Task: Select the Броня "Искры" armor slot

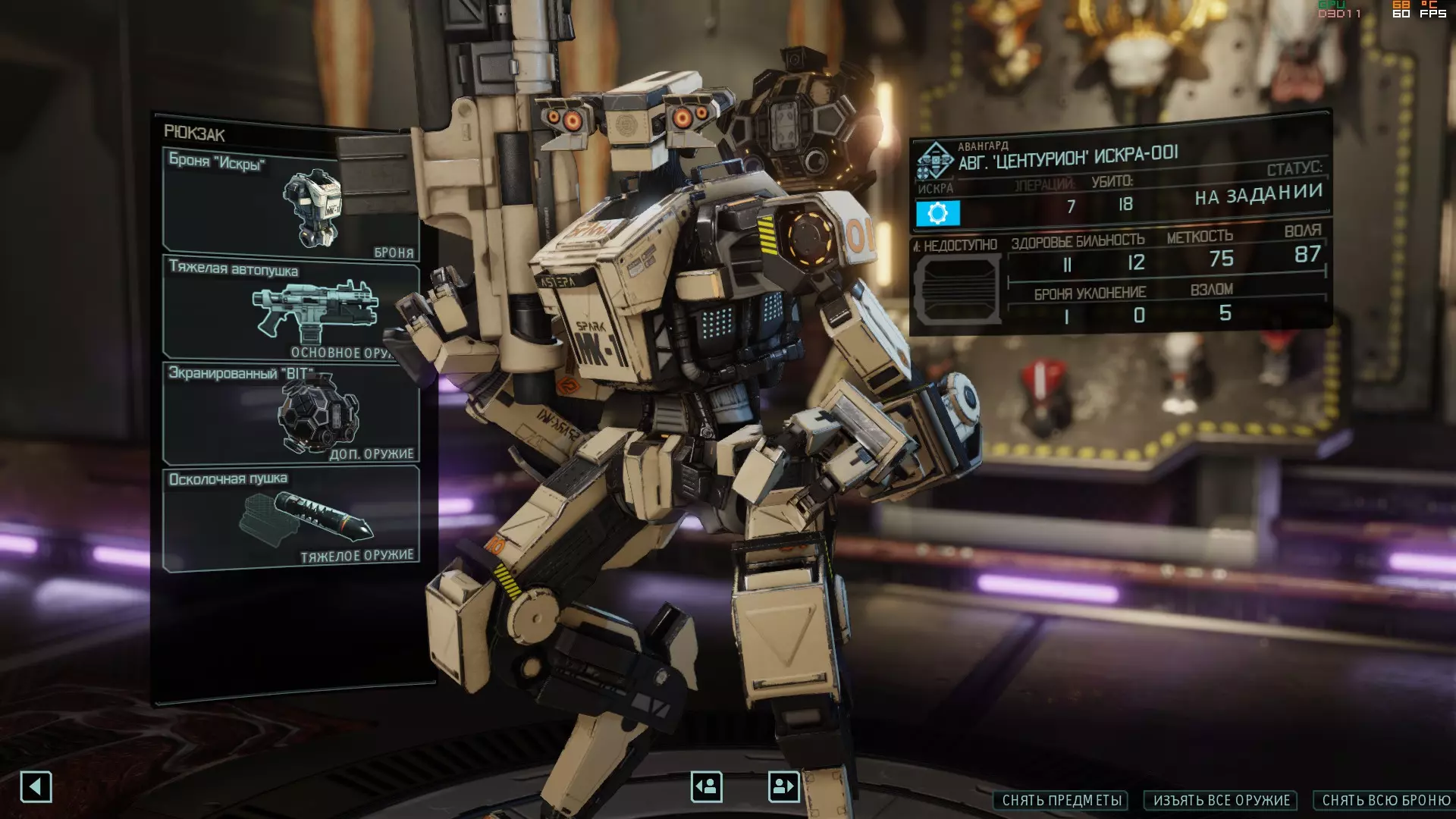Action: [290, 203]
